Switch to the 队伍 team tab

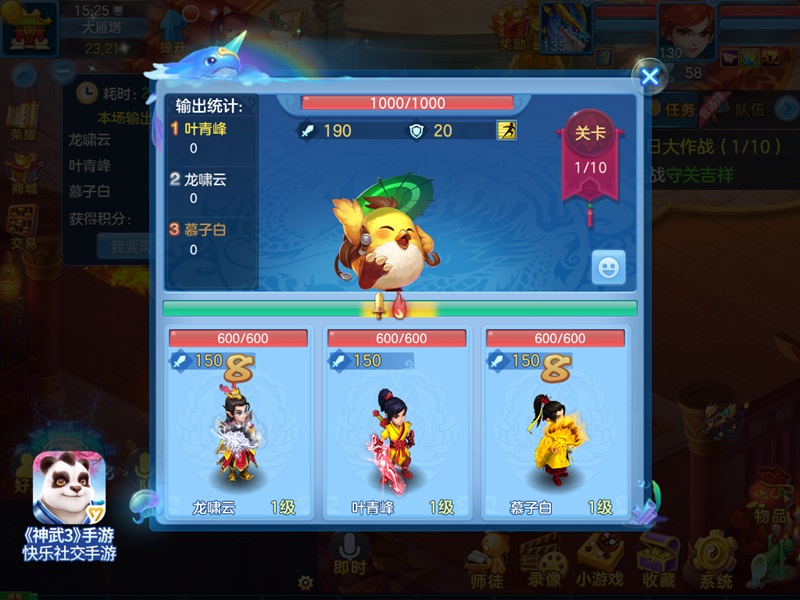point(750,109)
